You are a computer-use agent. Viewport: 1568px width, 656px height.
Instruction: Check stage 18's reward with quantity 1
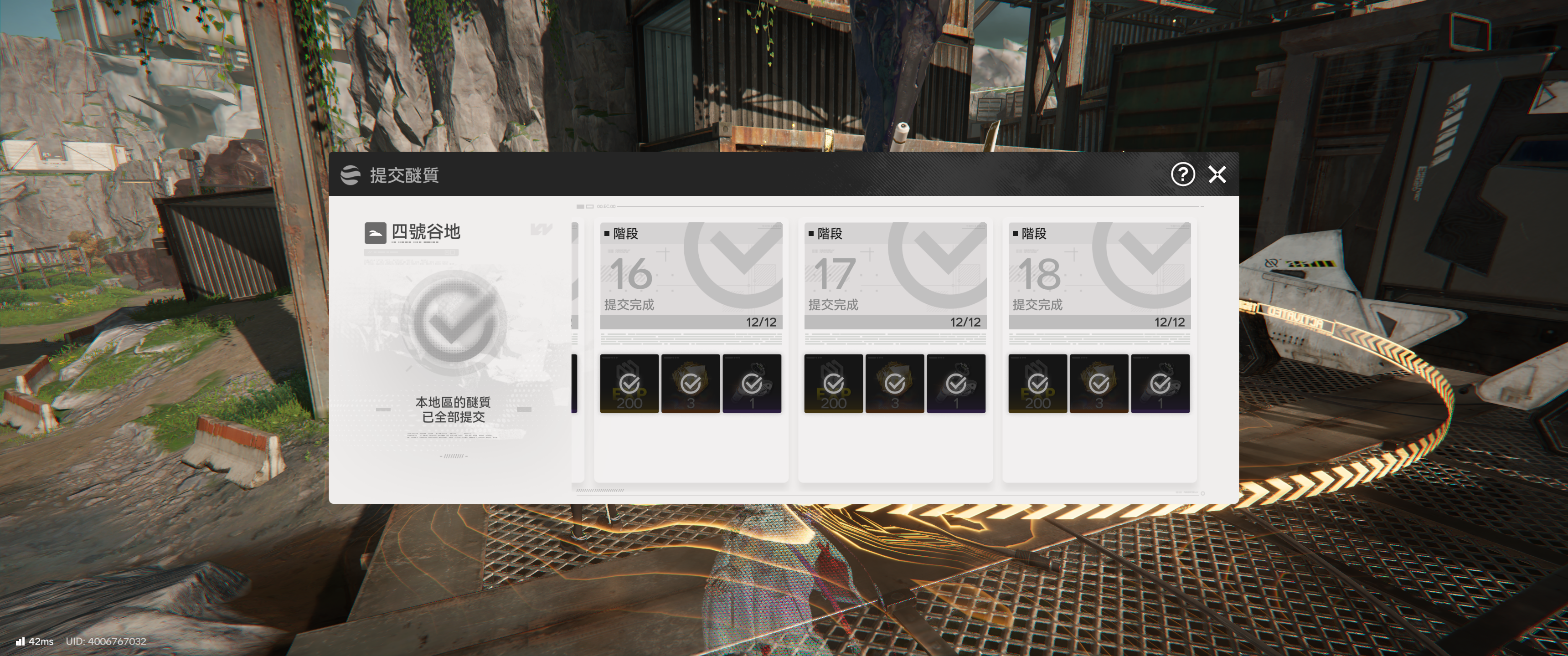[x=1160, y=384]
